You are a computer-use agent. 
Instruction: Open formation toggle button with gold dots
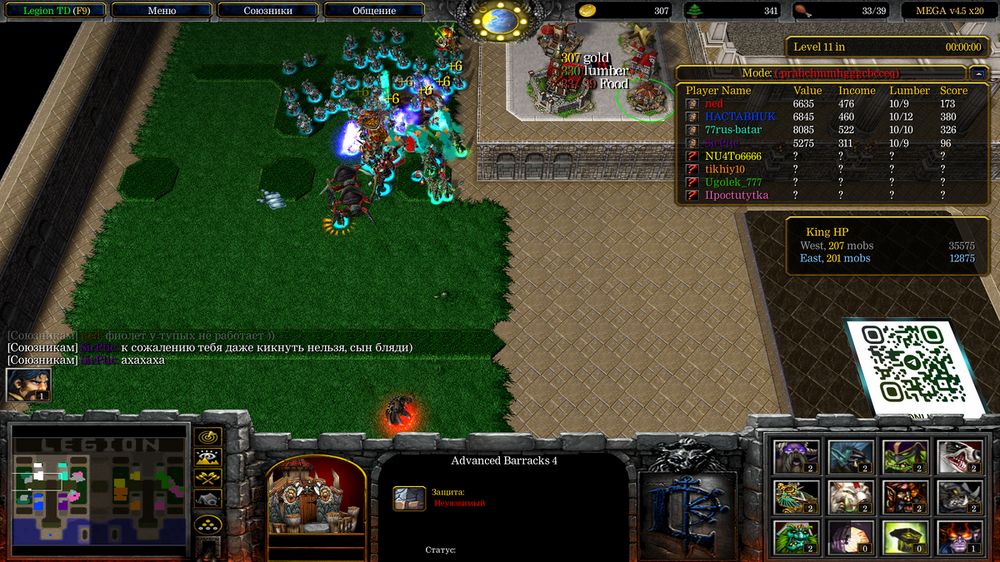(208, 523)
